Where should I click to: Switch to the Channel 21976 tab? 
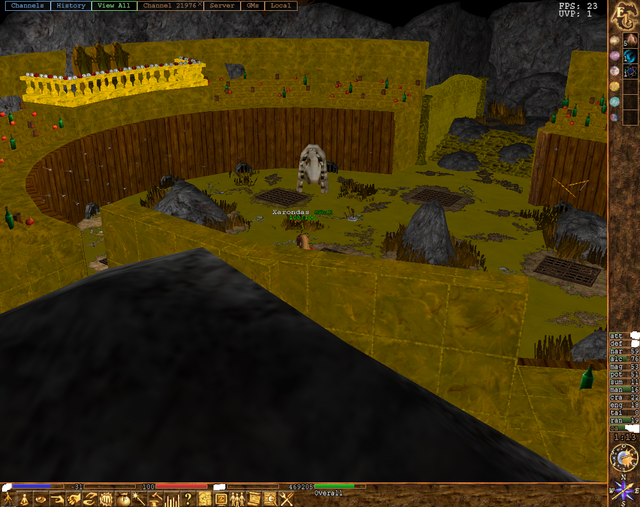169,6
